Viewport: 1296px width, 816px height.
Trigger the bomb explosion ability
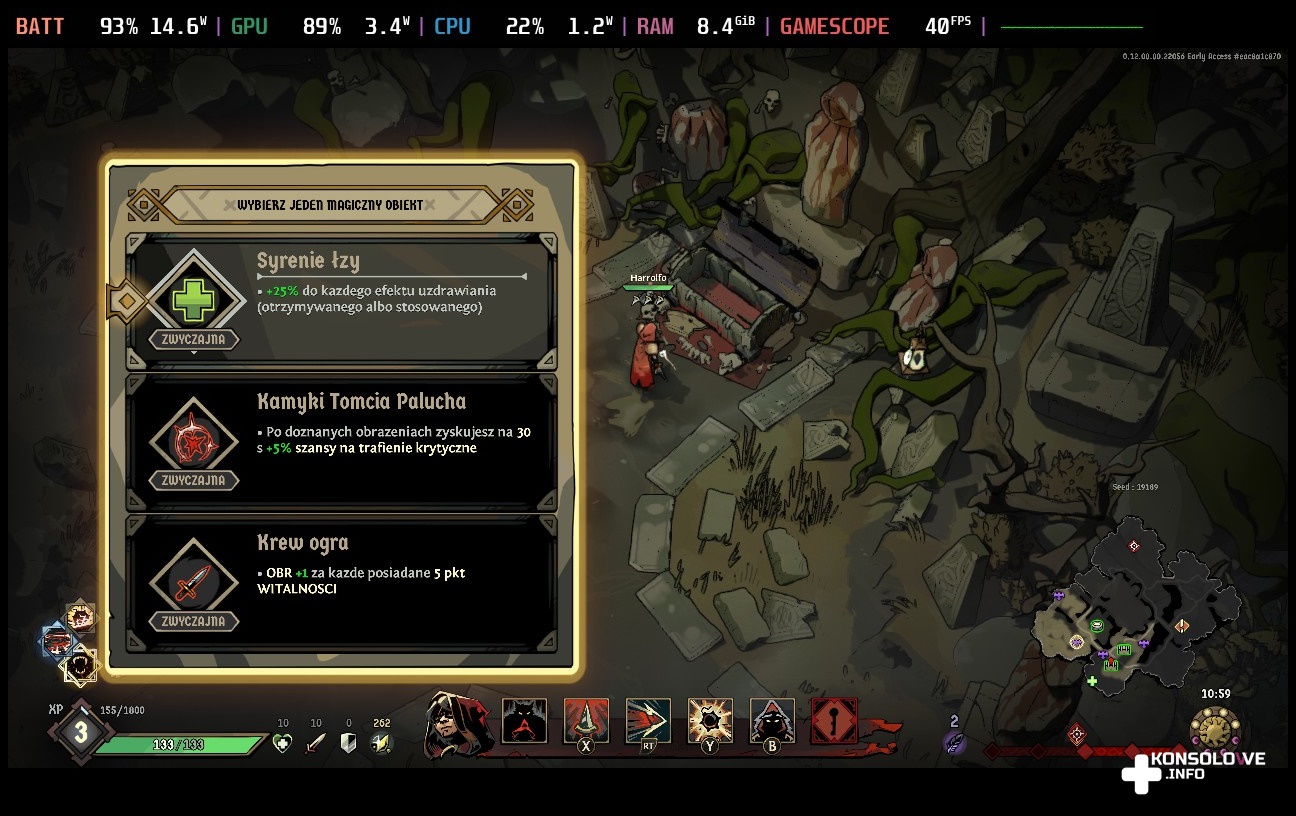[x=710, y=720]
